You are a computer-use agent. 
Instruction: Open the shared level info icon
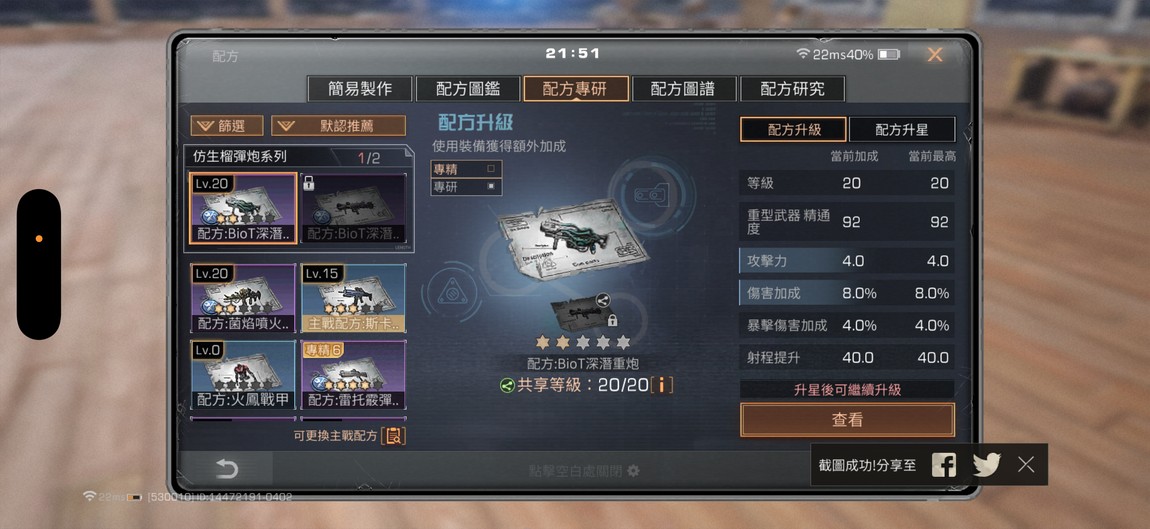tap(661, 385)
